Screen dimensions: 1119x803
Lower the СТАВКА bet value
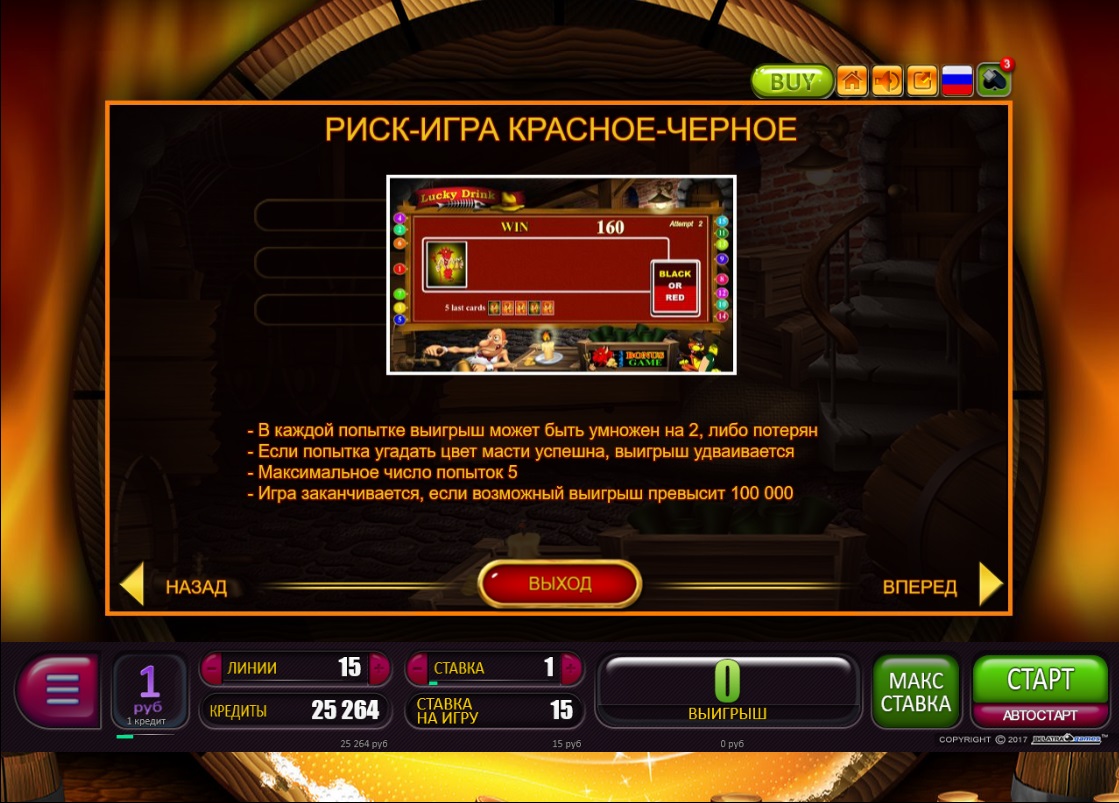coord(417,668)
